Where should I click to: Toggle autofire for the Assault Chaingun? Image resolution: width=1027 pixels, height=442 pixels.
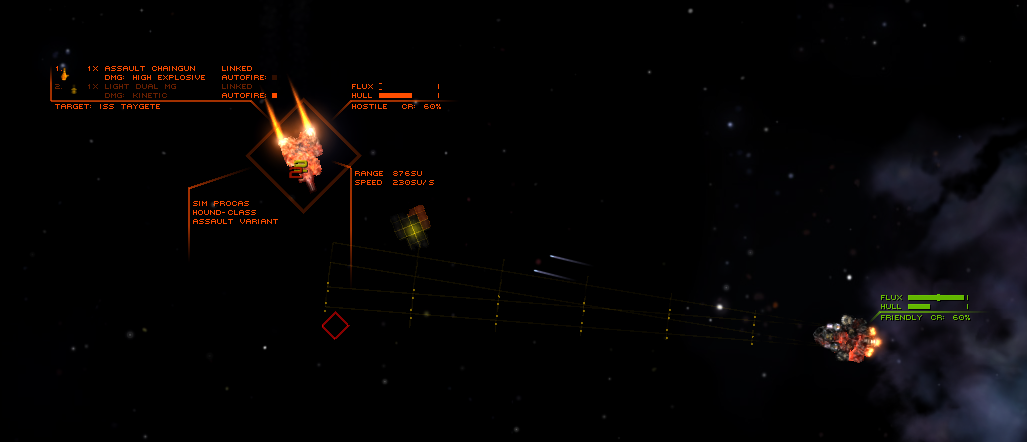(274, 77)
